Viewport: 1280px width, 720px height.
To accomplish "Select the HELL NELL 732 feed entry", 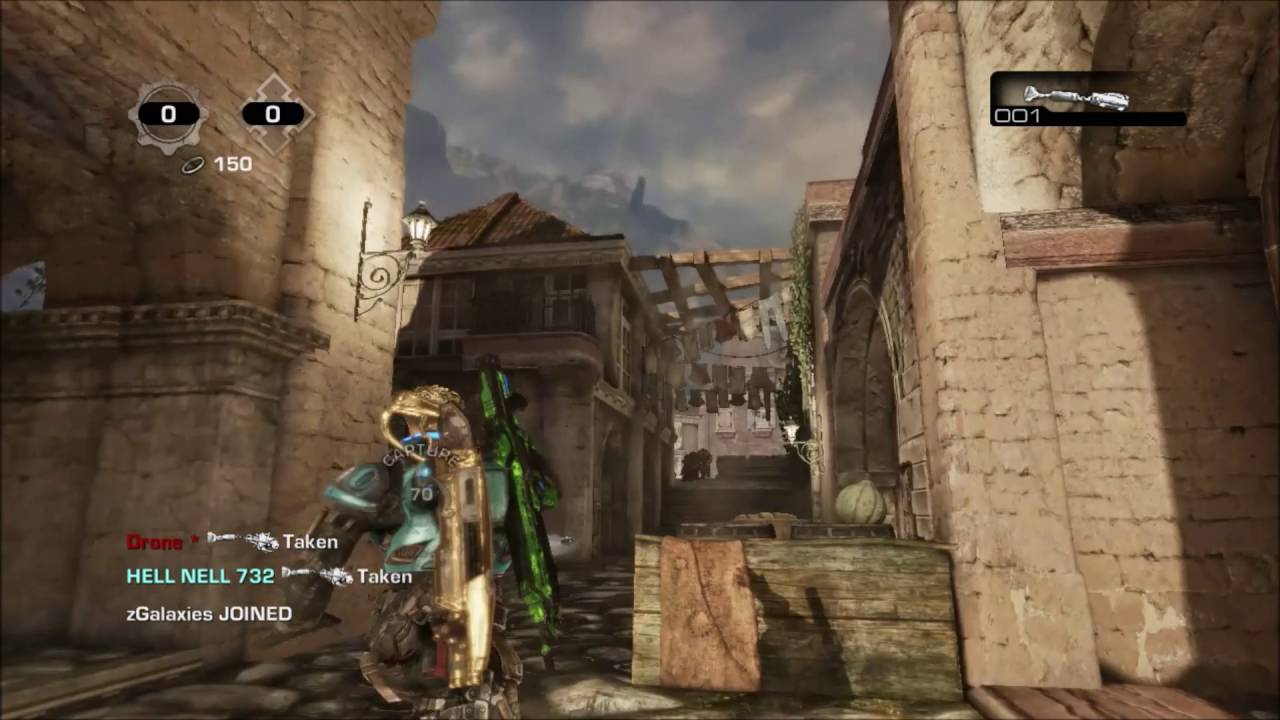I will point(268,576).
